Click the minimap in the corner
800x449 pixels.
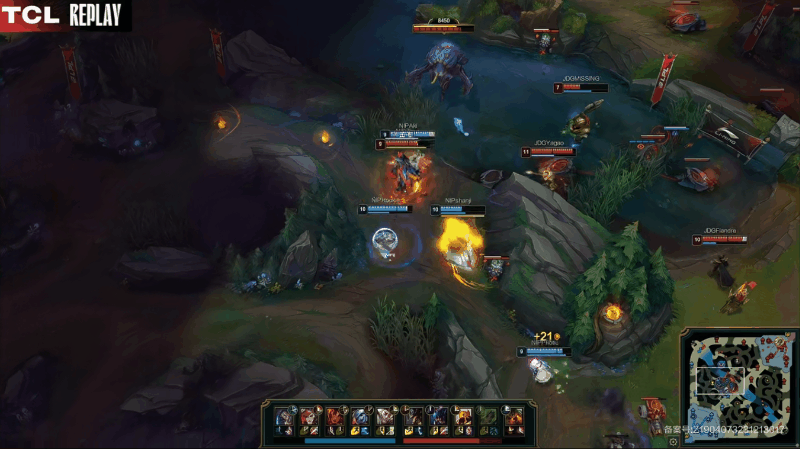tap(738, 385)
